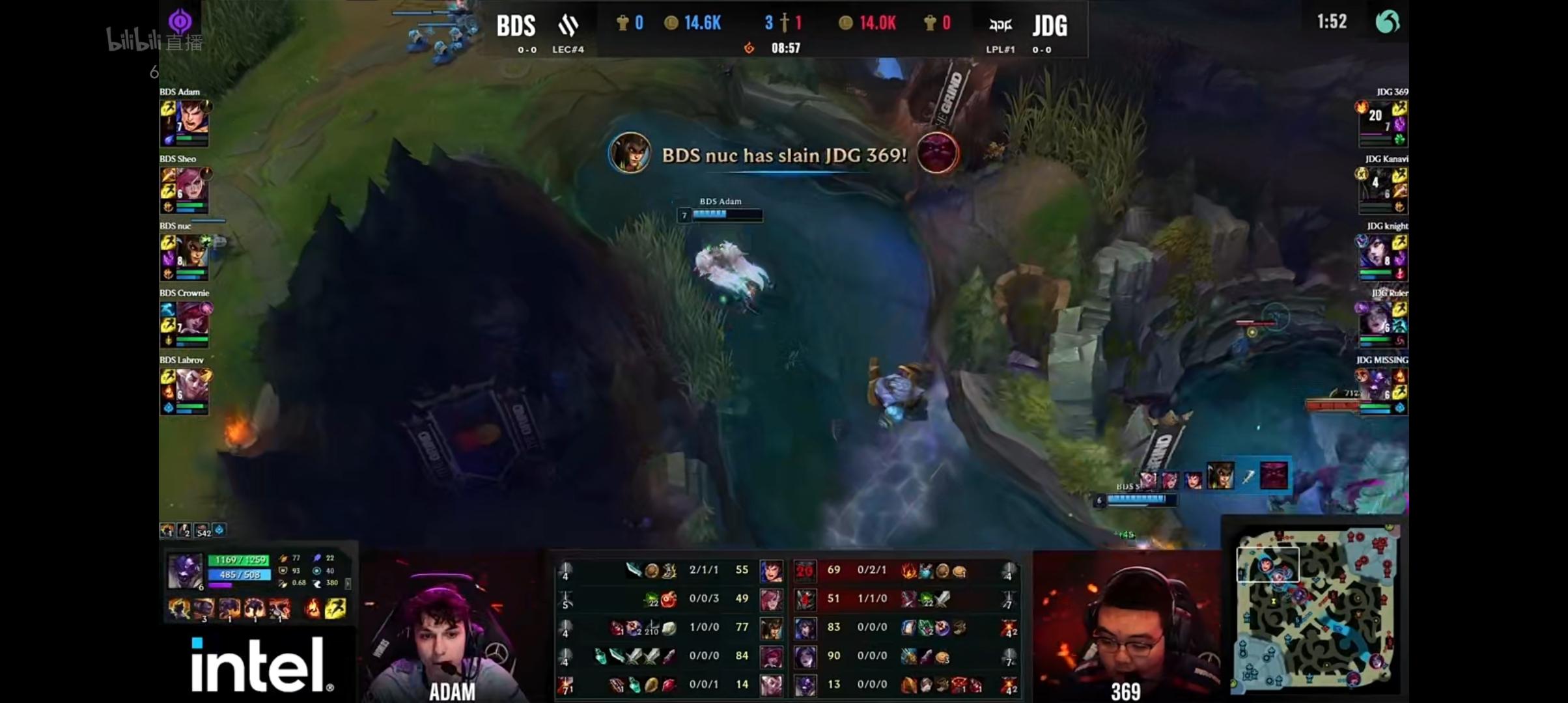Select the 0/2/1 scoreboard row
The image size is (1568, 703).
905,570
